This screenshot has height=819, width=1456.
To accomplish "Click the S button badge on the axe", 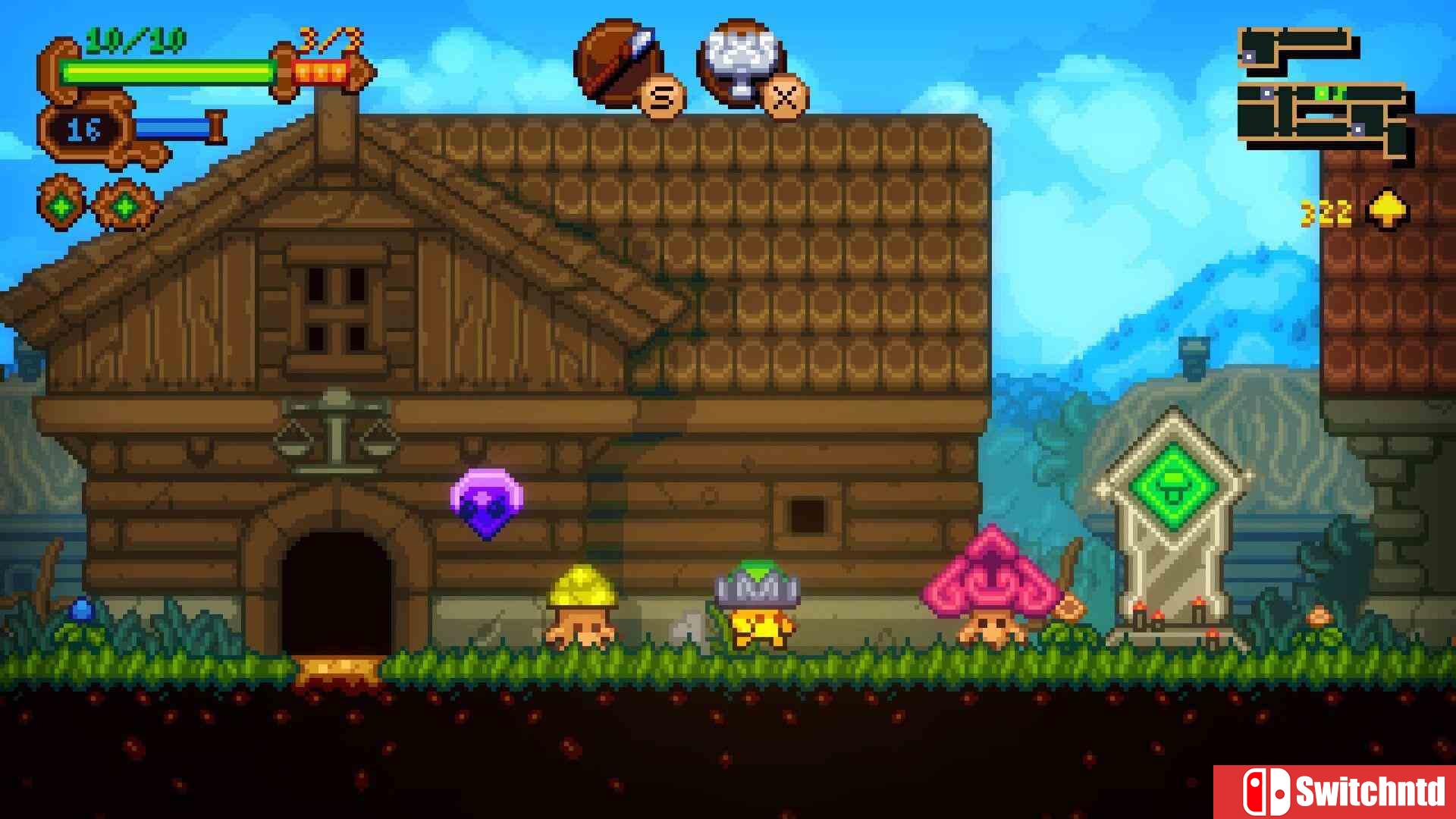I will tap(658, 97).
